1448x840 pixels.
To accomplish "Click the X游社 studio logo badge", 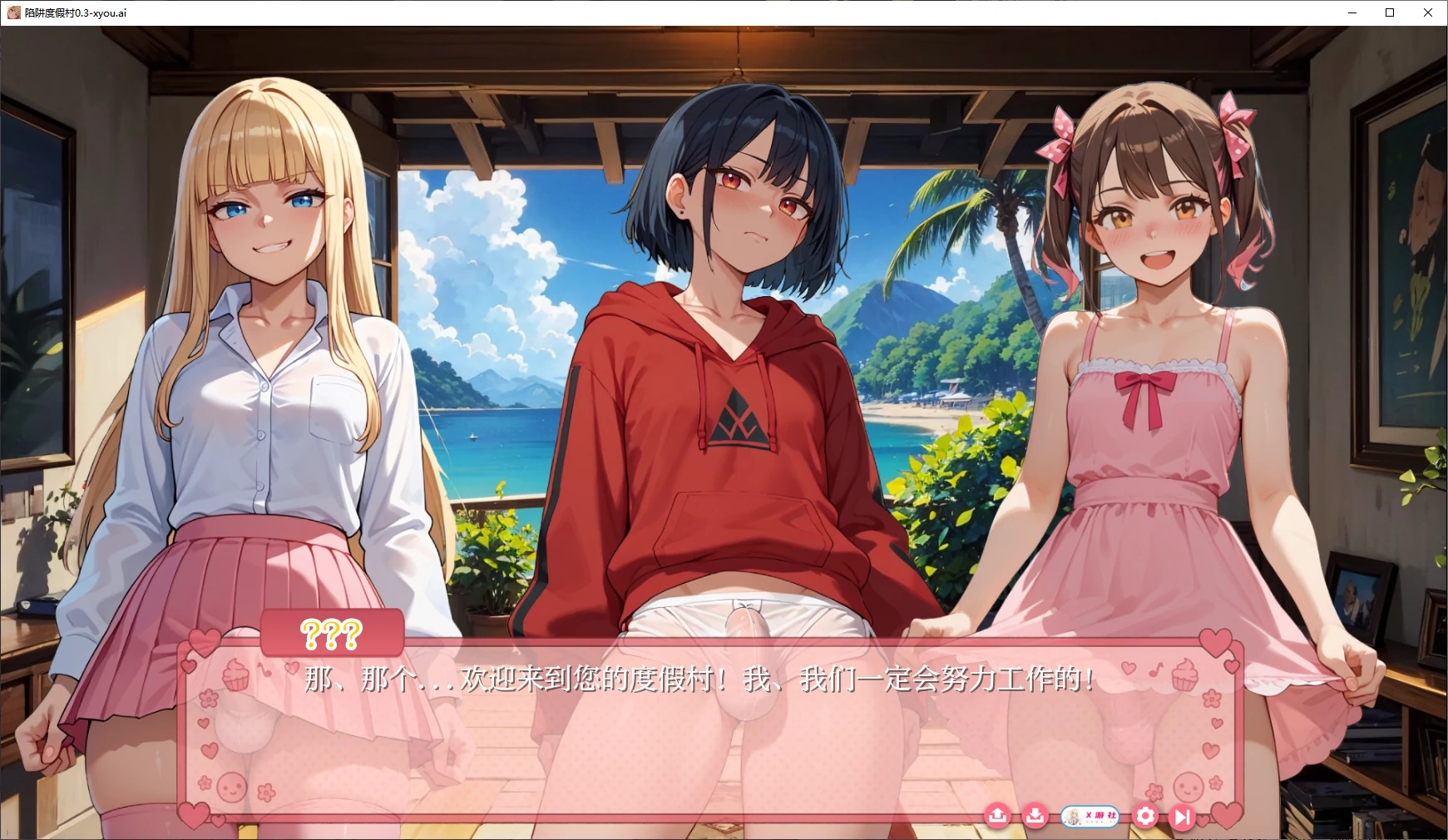I will 1090,817.
